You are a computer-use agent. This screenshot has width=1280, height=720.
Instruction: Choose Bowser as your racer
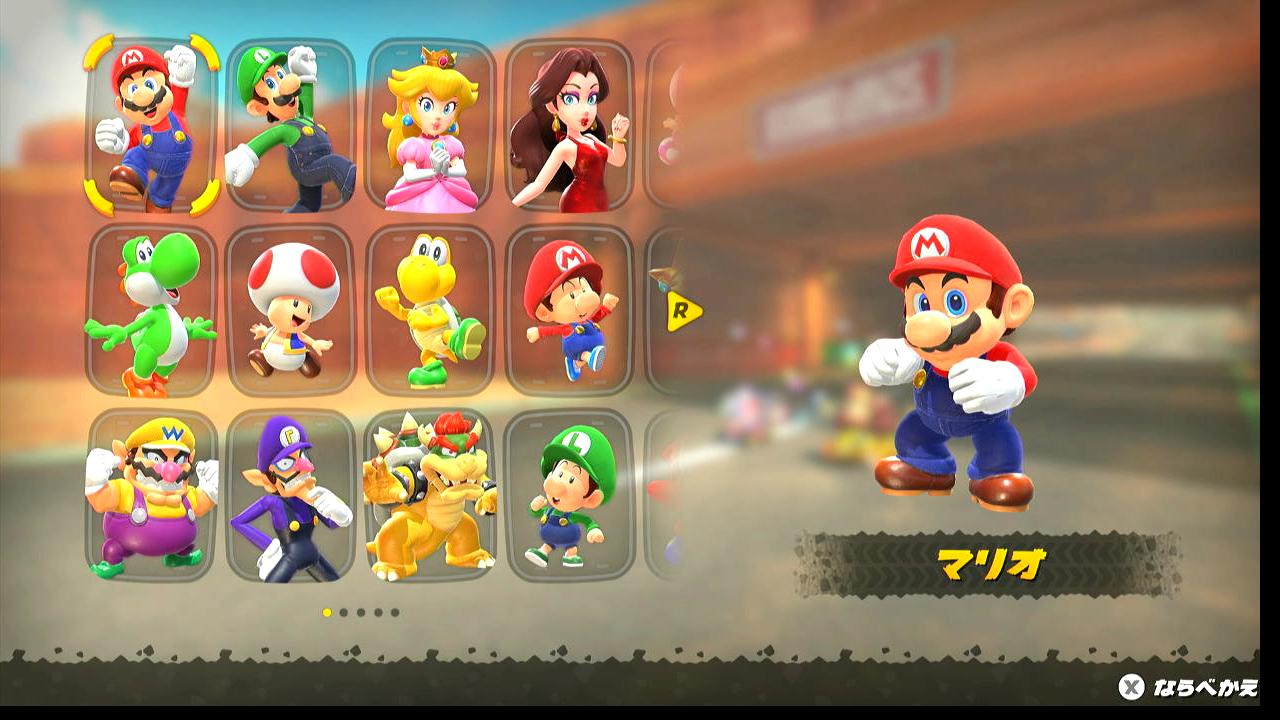(430, 495)
